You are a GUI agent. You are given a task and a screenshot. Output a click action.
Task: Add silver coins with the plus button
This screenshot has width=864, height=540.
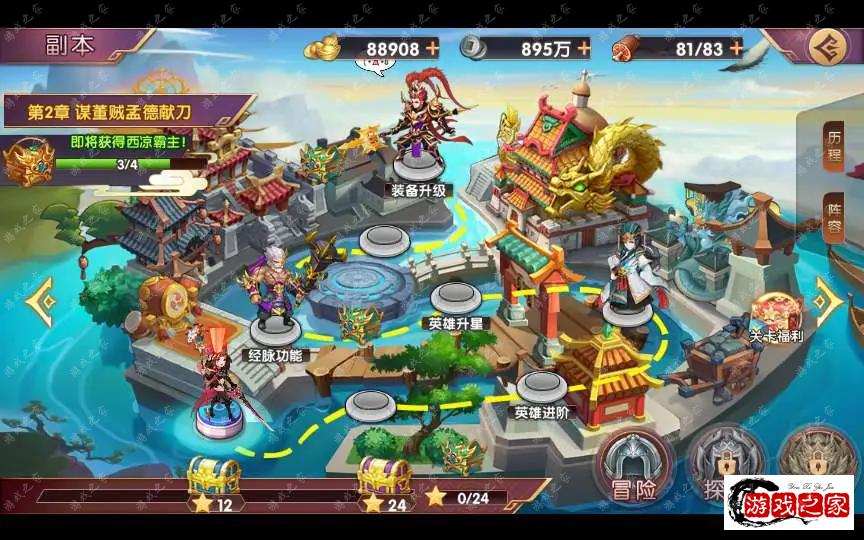(583, 48)
